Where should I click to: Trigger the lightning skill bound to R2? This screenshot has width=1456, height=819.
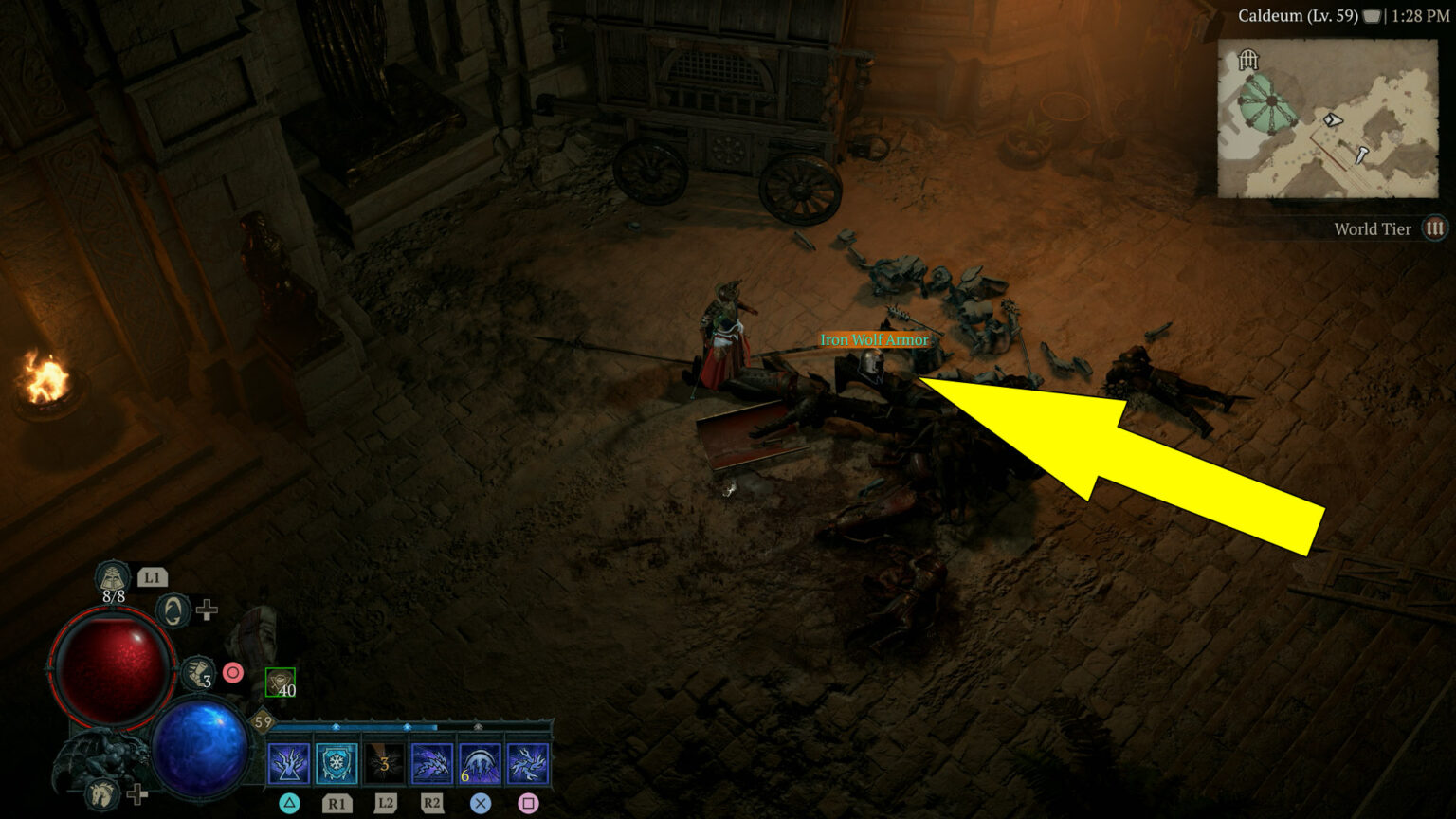tap(432, 764)
